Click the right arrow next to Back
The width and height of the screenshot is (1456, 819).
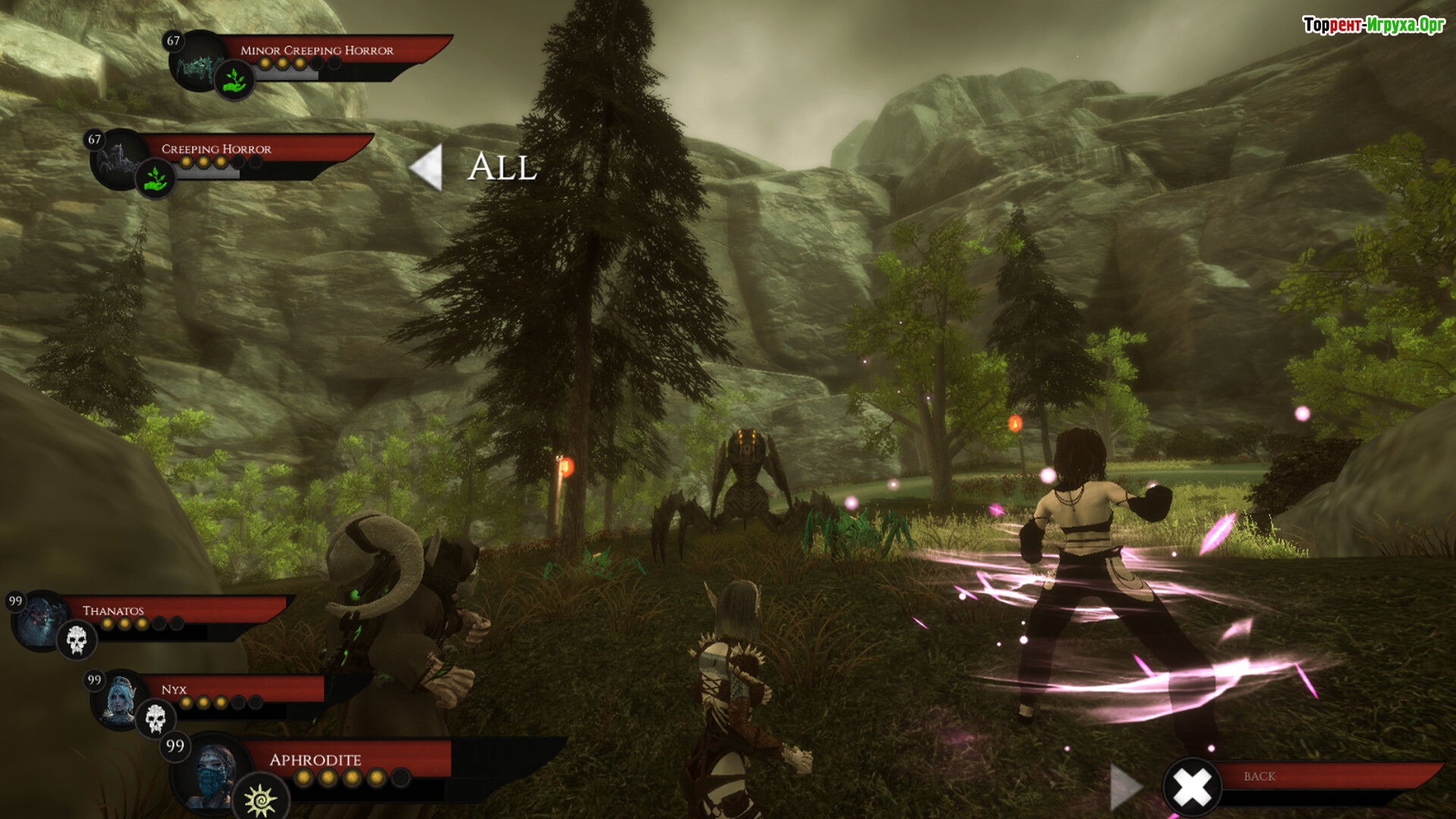coord(1125,787)
